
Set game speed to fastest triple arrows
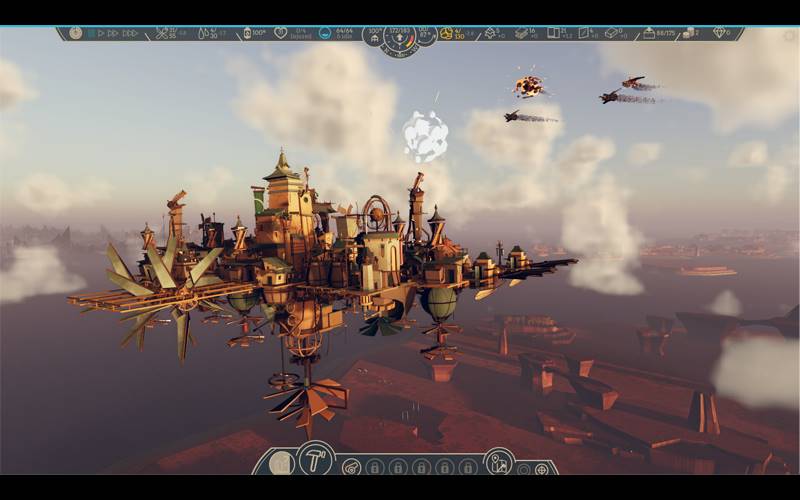coord(129,33)
